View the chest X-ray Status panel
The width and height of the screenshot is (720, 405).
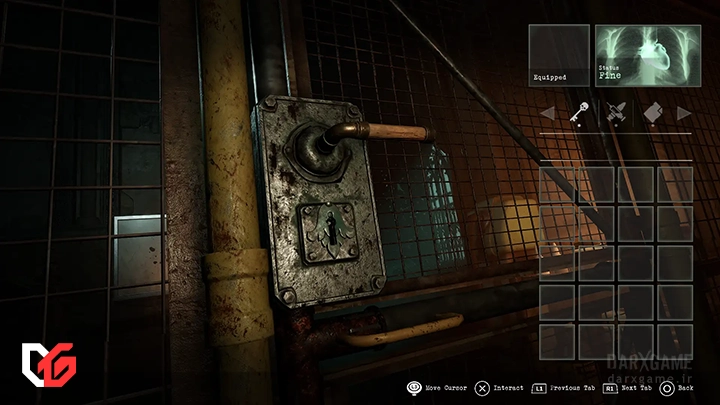tap(643, 54)
